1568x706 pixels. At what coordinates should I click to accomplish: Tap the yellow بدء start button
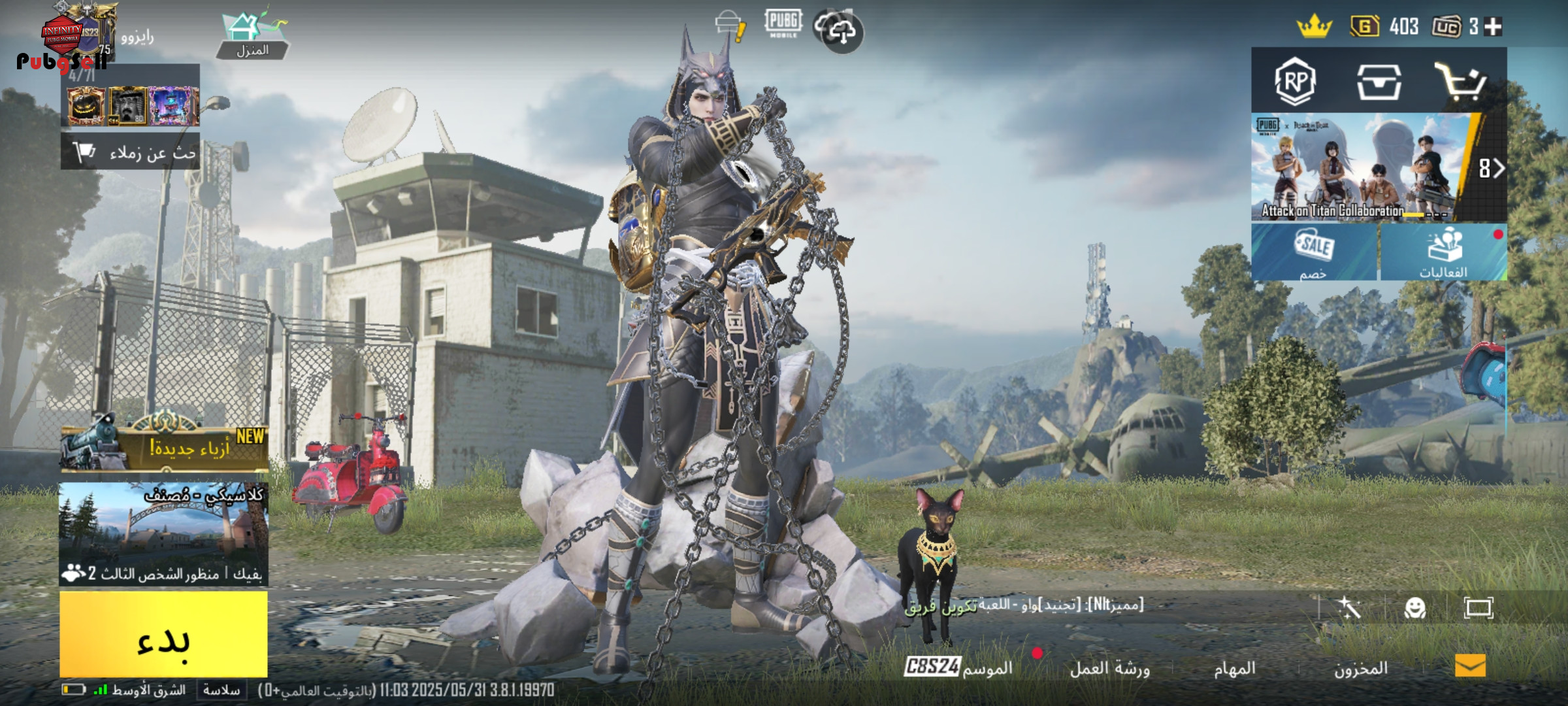(163, 634)
